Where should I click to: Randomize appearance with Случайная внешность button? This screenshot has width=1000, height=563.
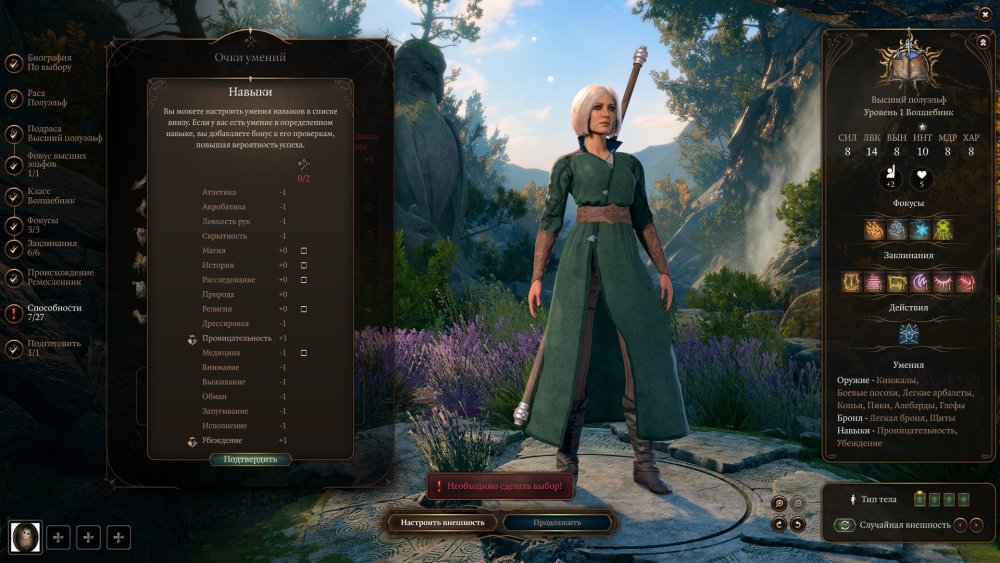tap(845, 525)
